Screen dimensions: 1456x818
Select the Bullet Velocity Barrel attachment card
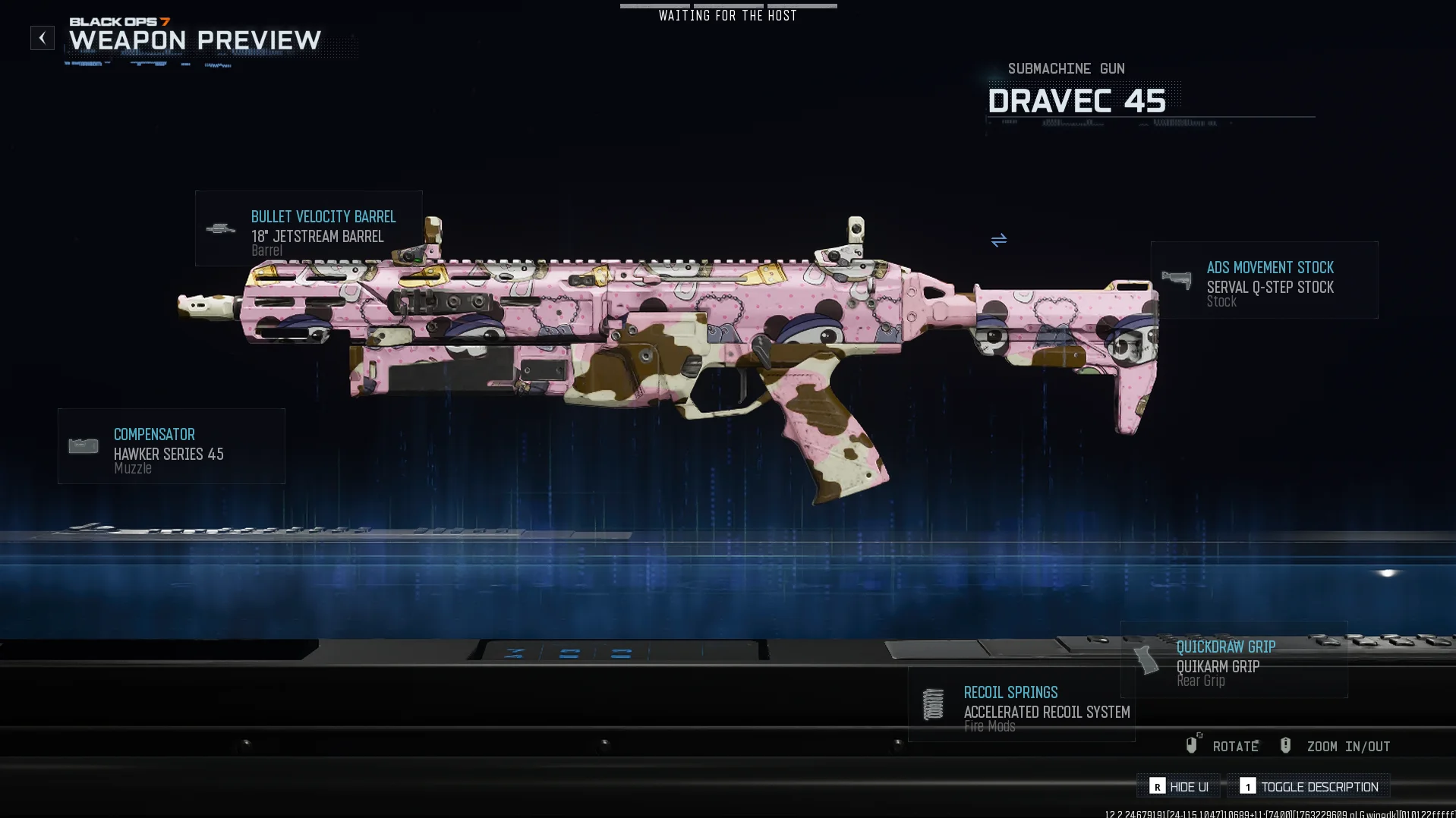[x=308, y=228]
